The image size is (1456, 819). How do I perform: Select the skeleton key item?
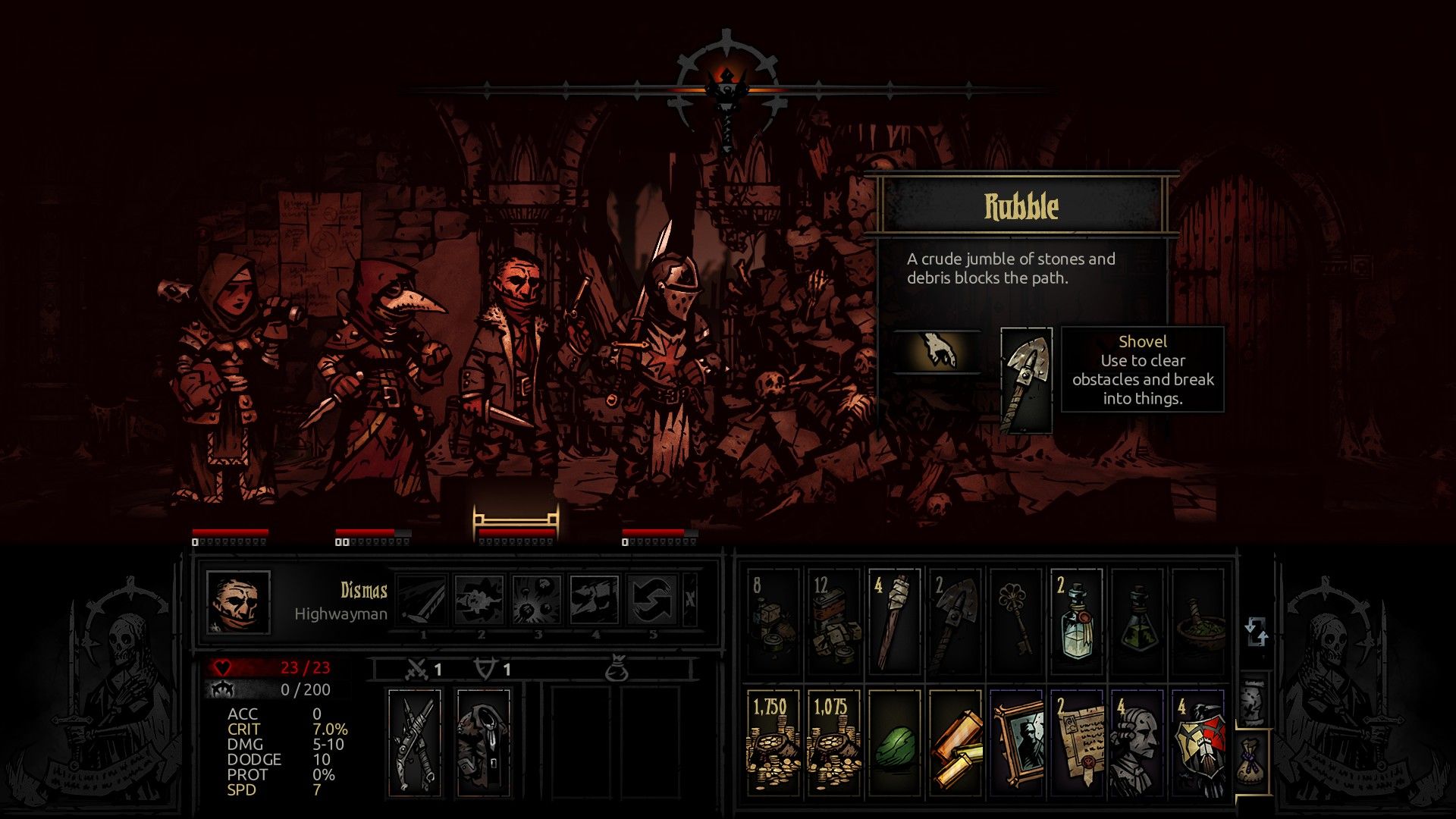click(x=1015, y=618)
